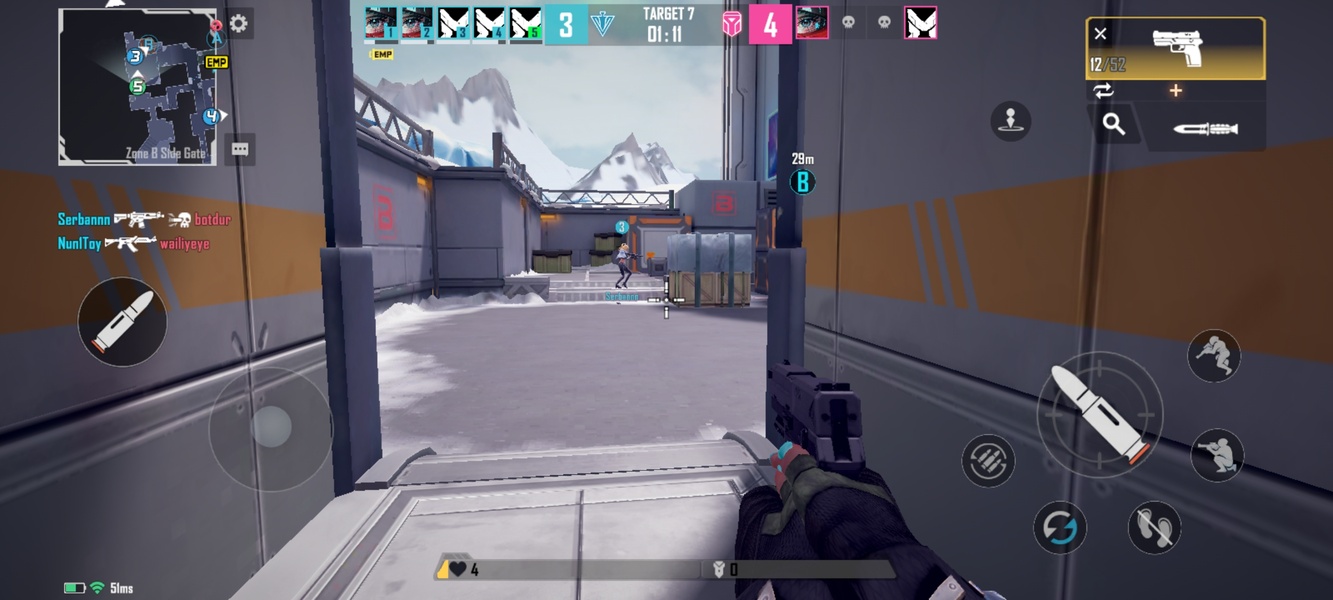Tap the magnifying glass inspect button

click(1114, 124)
